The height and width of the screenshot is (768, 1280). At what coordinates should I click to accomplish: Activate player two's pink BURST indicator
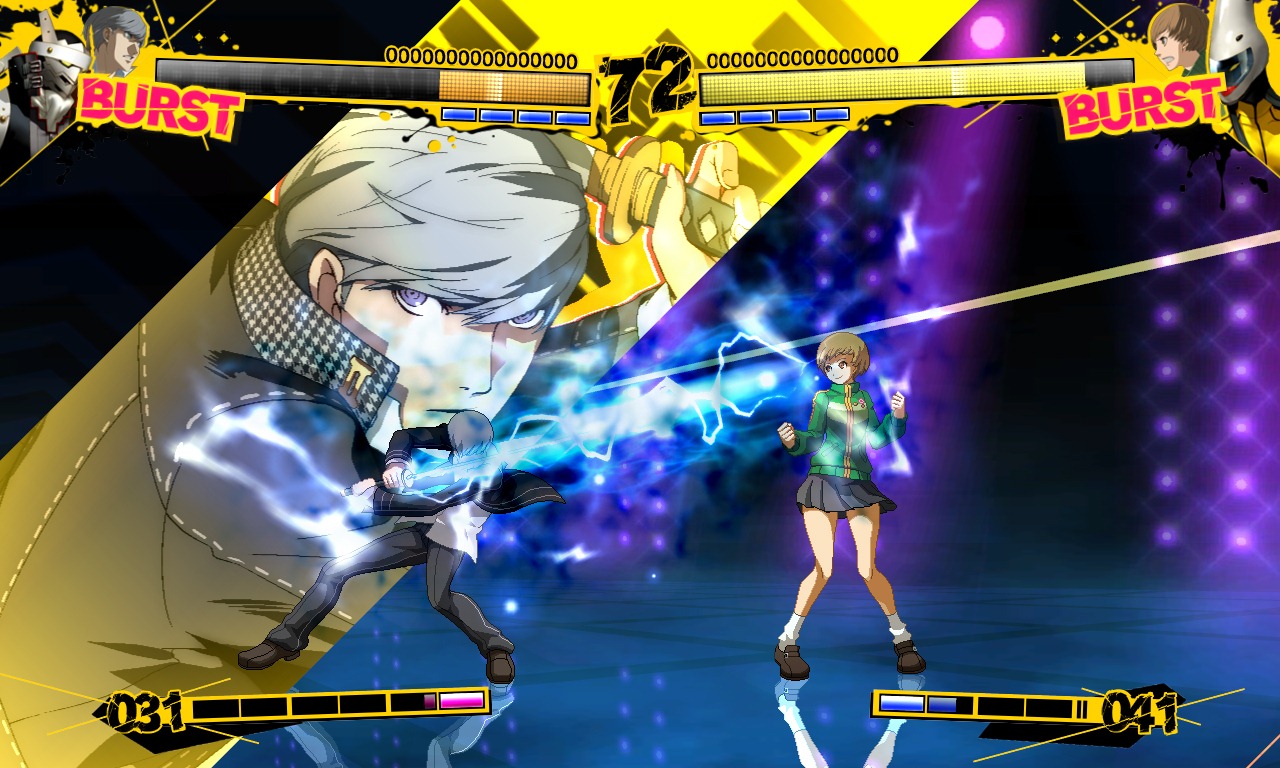coord(1140,108)
